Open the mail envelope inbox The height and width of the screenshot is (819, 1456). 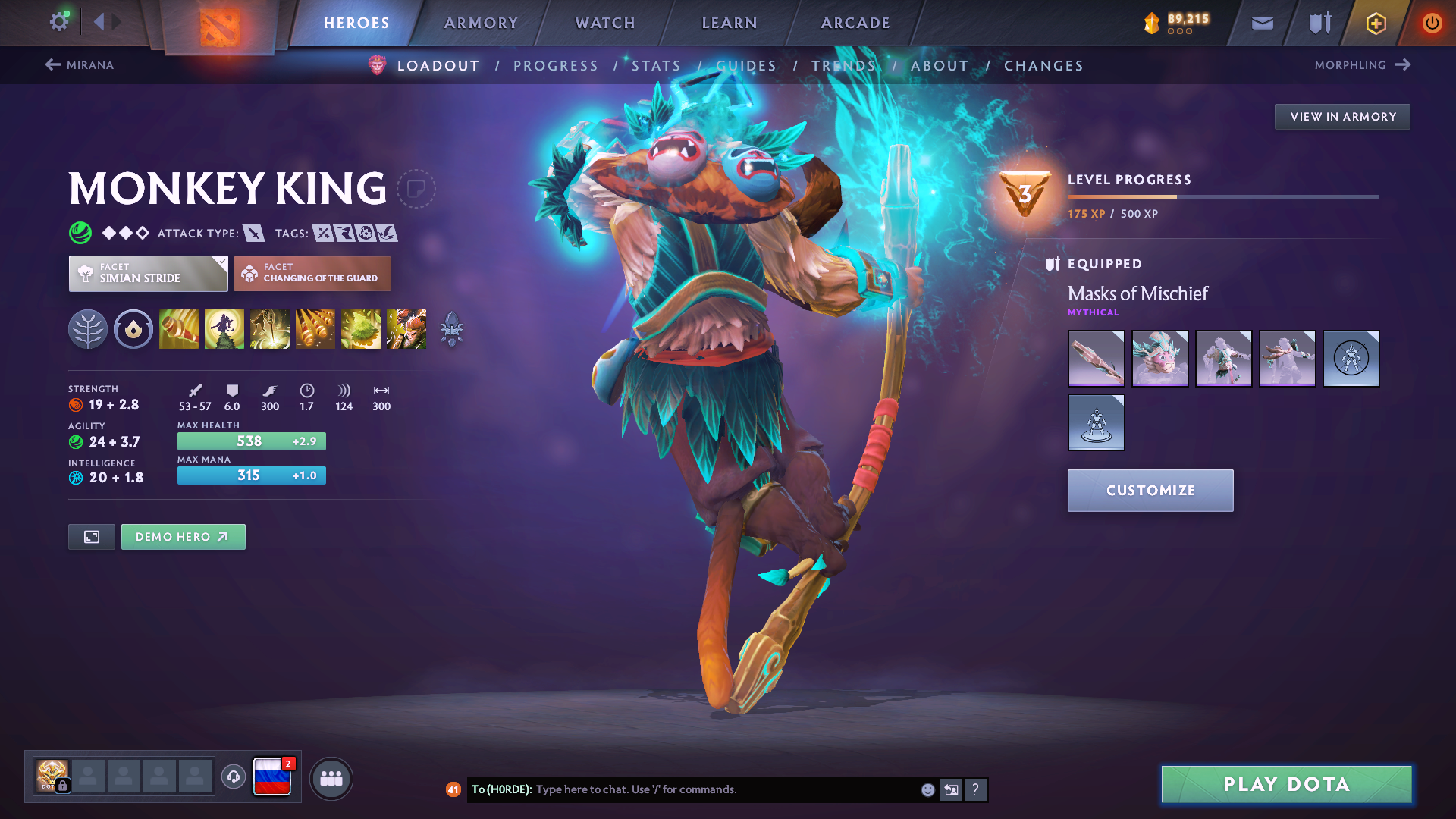tap(1263, 23)
